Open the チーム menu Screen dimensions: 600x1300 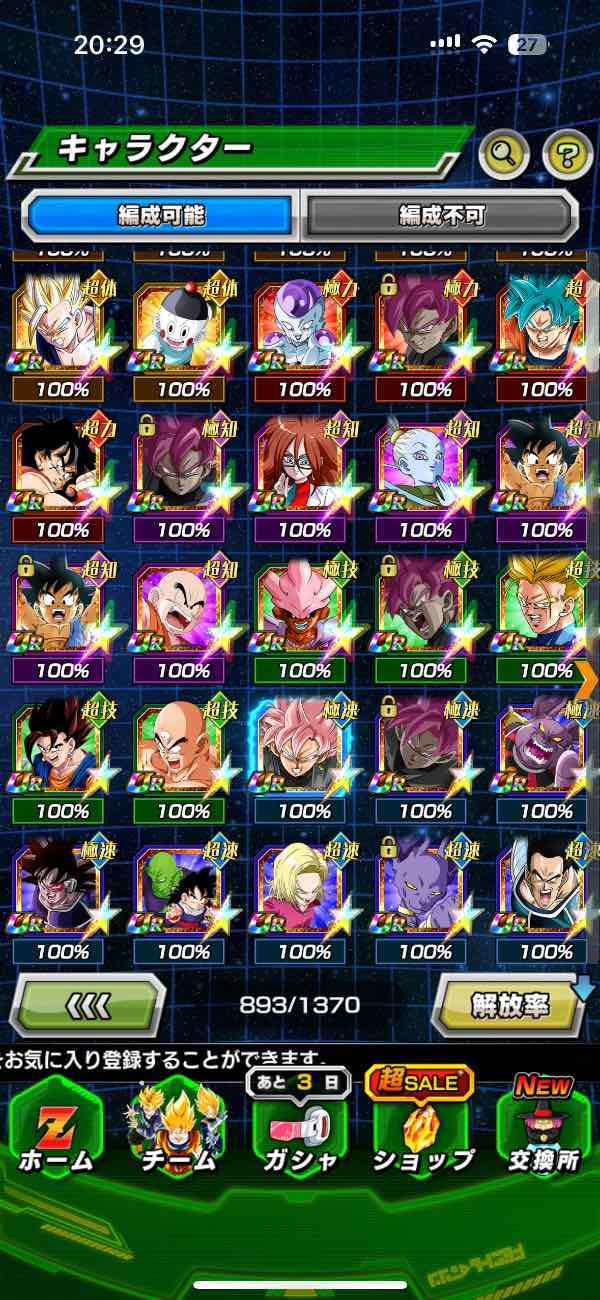pos(178,1130)
